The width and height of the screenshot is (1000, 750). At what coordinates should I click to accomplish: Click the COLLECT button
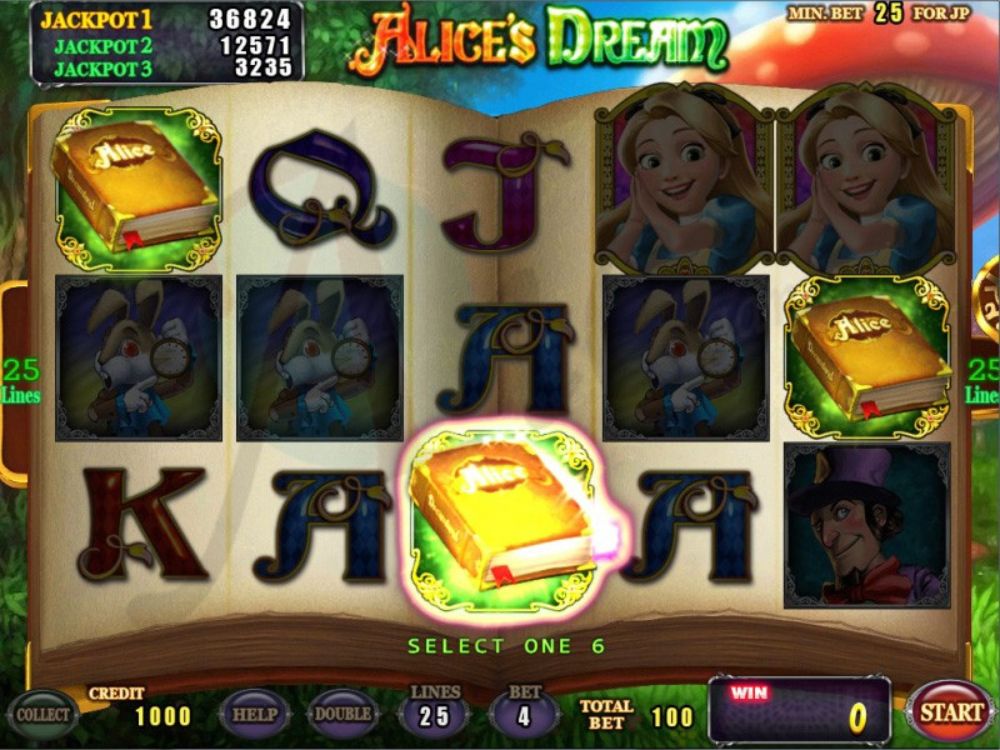[42, 714]
